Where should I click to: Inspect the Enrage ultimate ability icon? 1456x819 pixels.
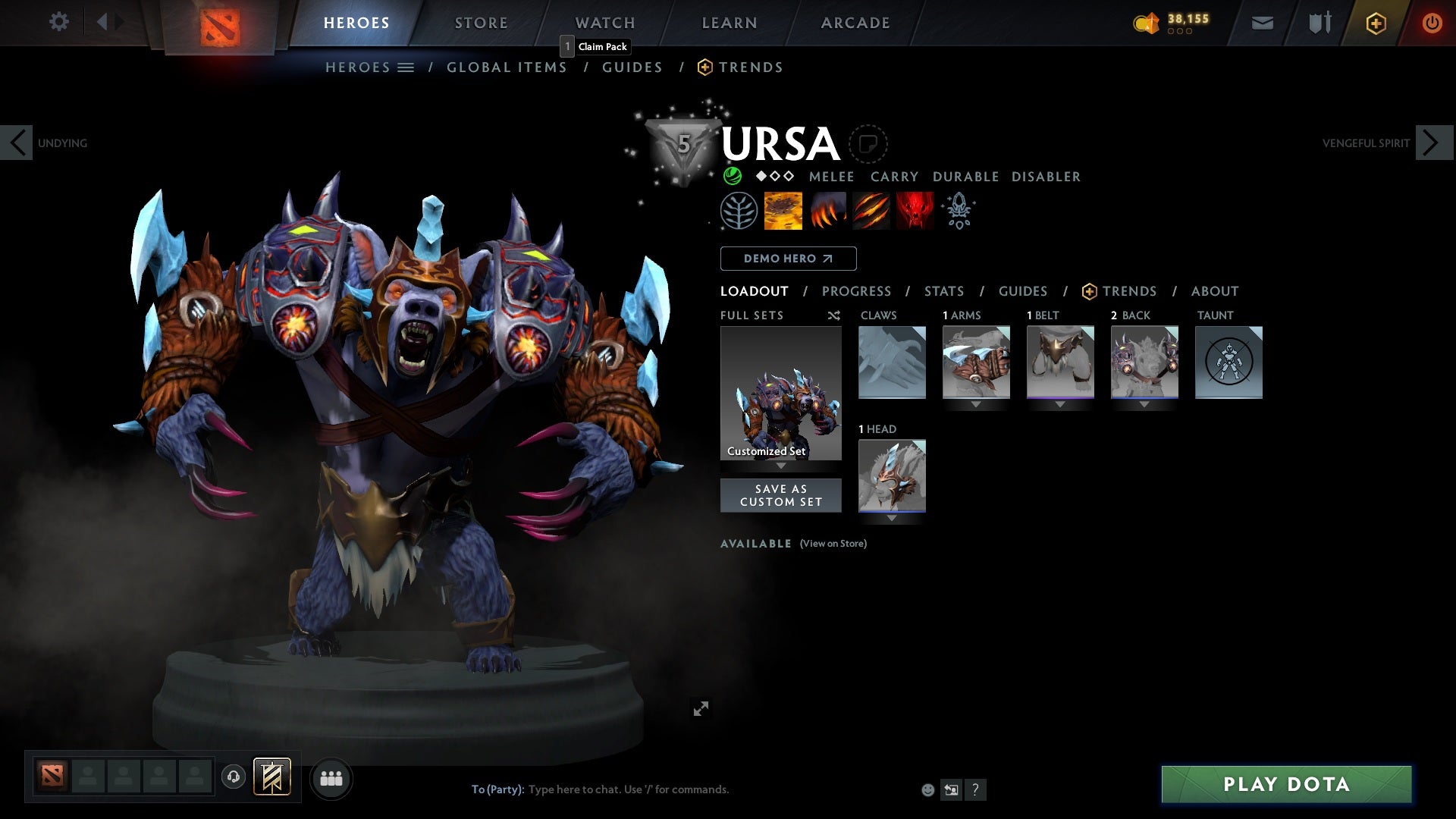point(914,211)
